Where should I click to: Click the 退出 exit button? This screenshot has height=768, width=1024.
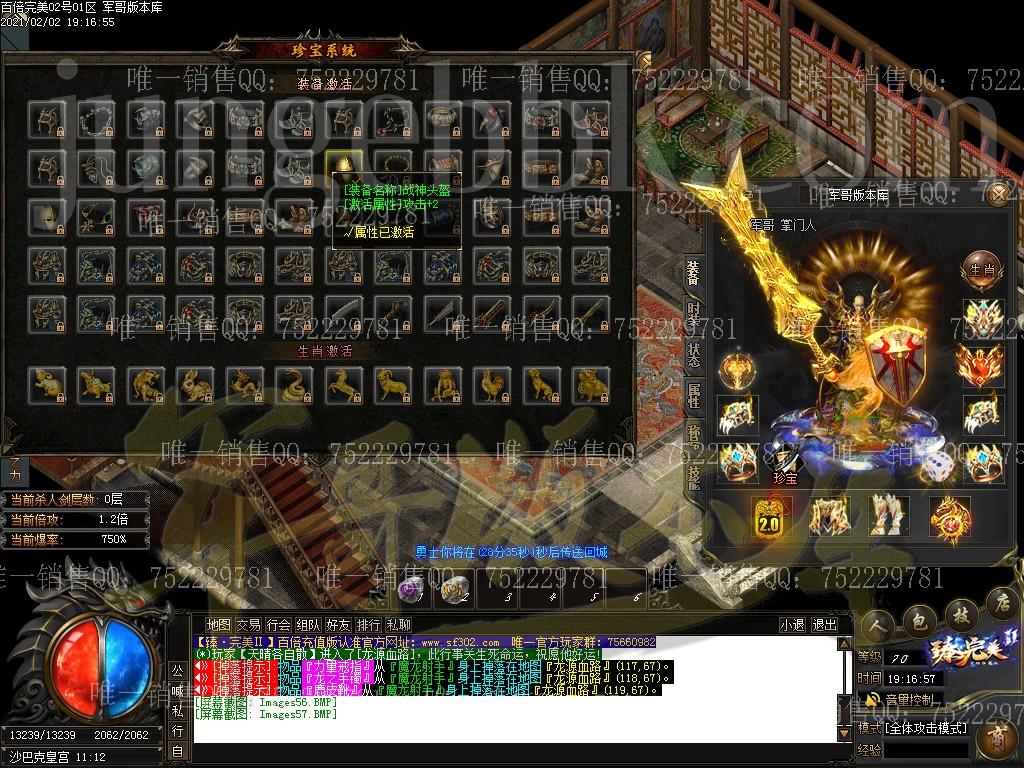tap(825, 625)
